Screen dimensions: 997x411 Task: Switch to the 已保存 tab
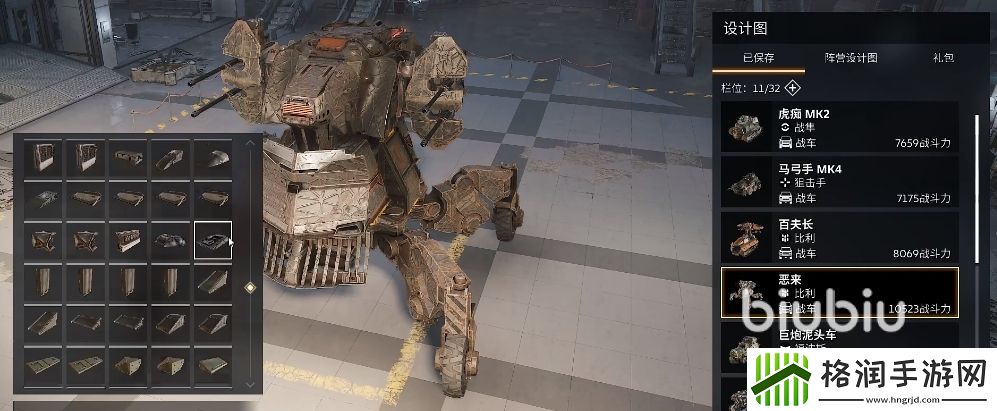click(x=758, y=58)
